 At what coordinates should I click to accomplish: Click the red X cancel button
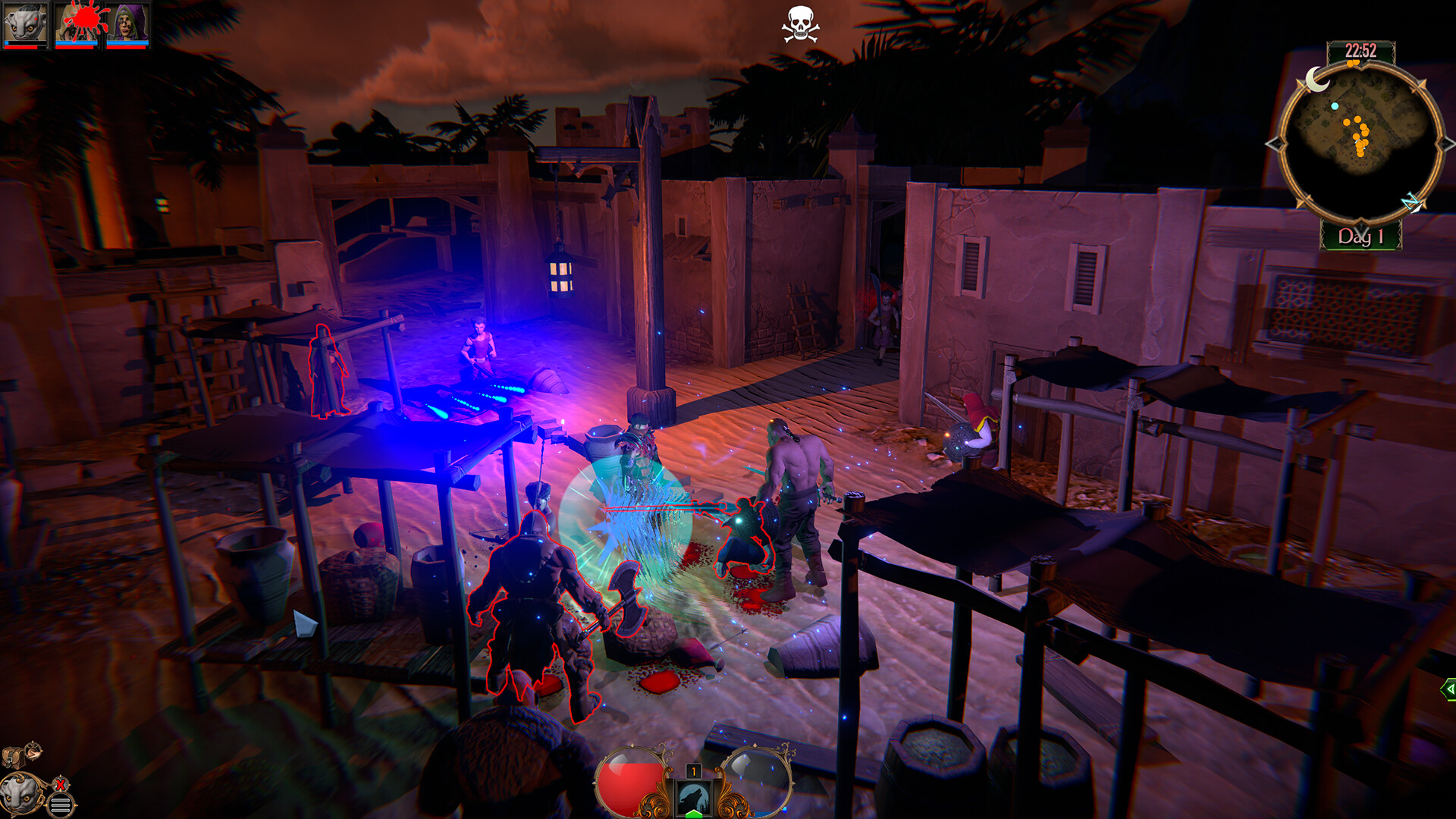[59, 786]
